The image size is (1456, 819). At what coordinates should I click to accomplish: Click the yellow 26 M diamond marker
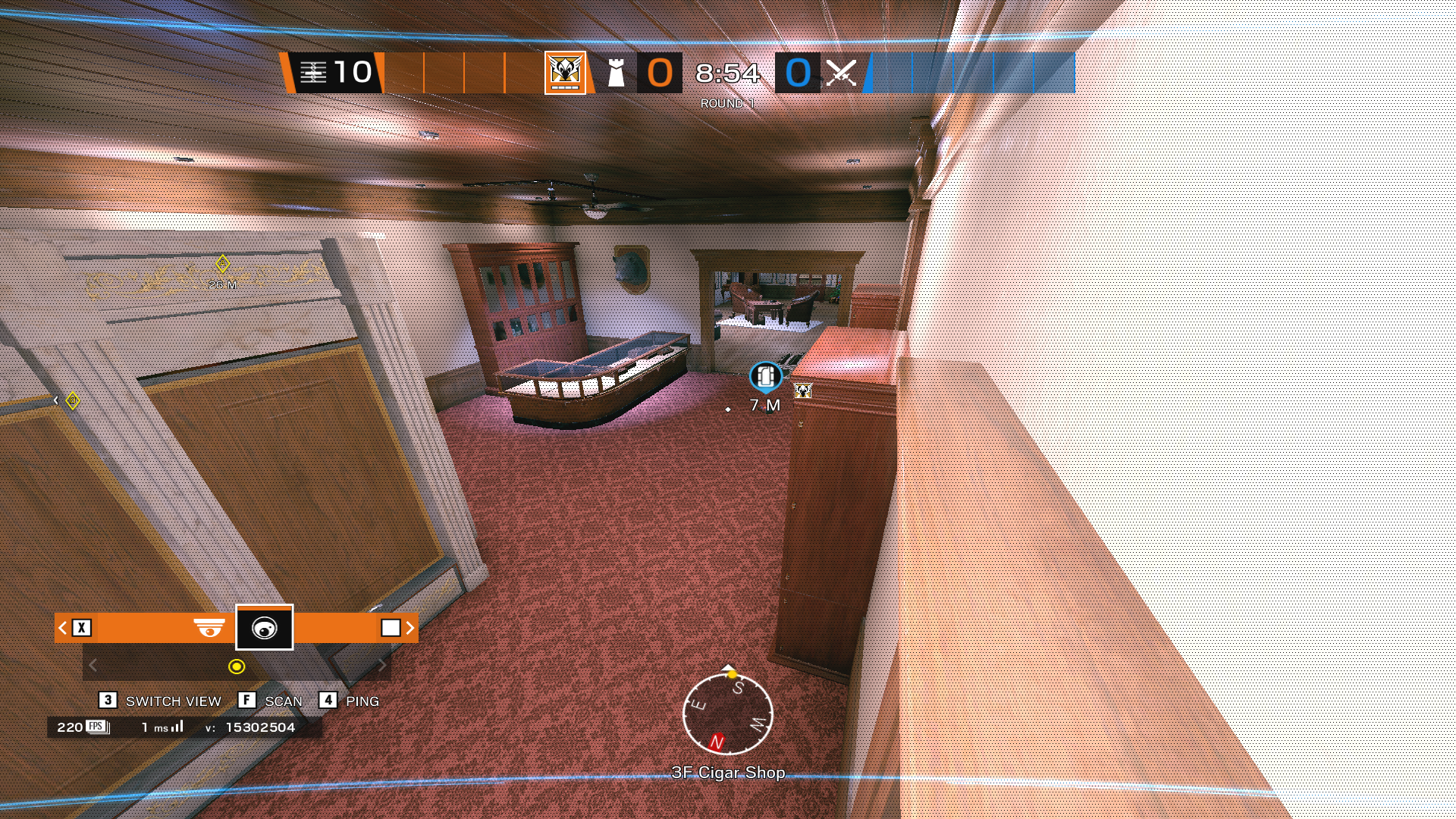[222, 264]
